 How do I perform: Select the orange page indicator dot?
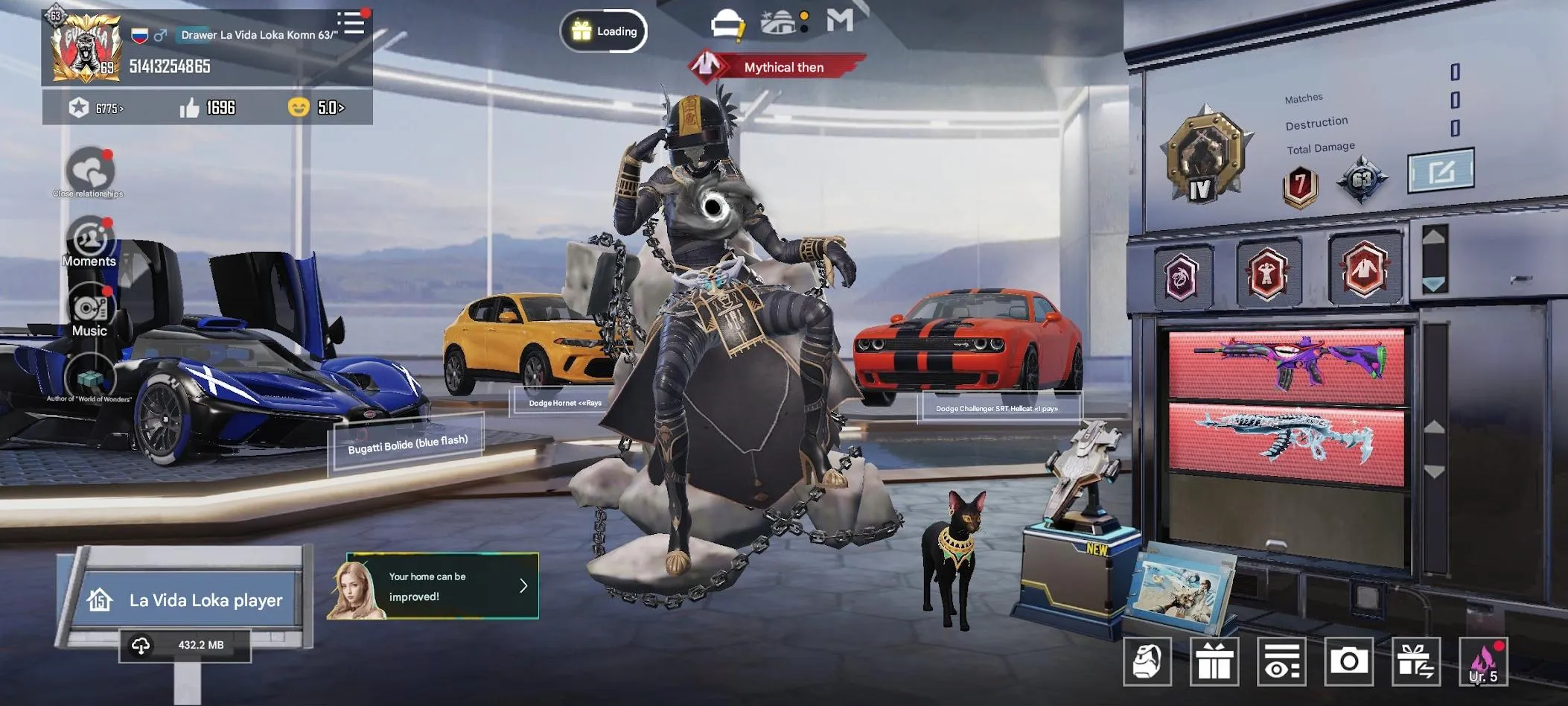(804, 15)
